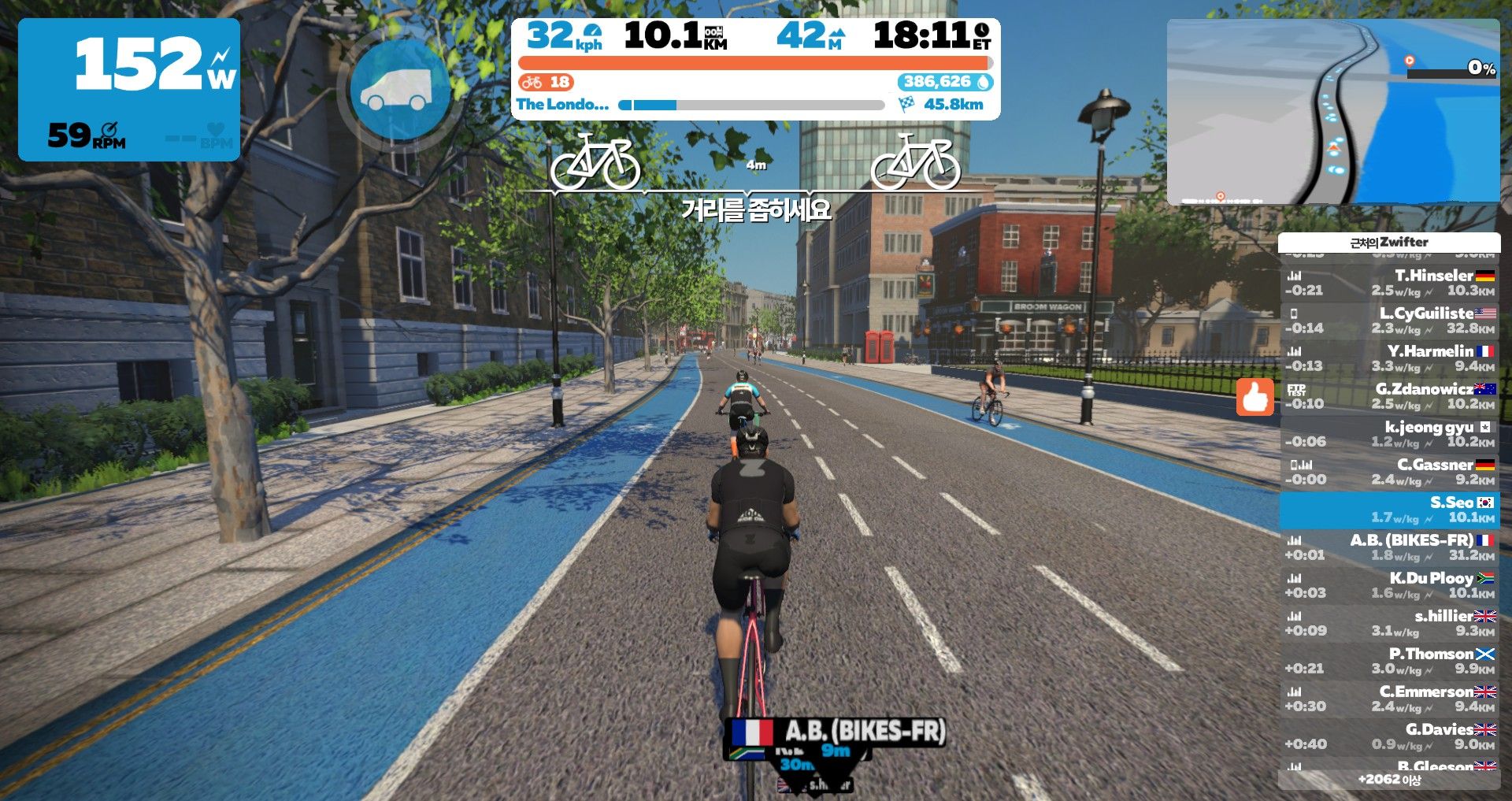Click the The Londo... route progress bar

[752, 105]
